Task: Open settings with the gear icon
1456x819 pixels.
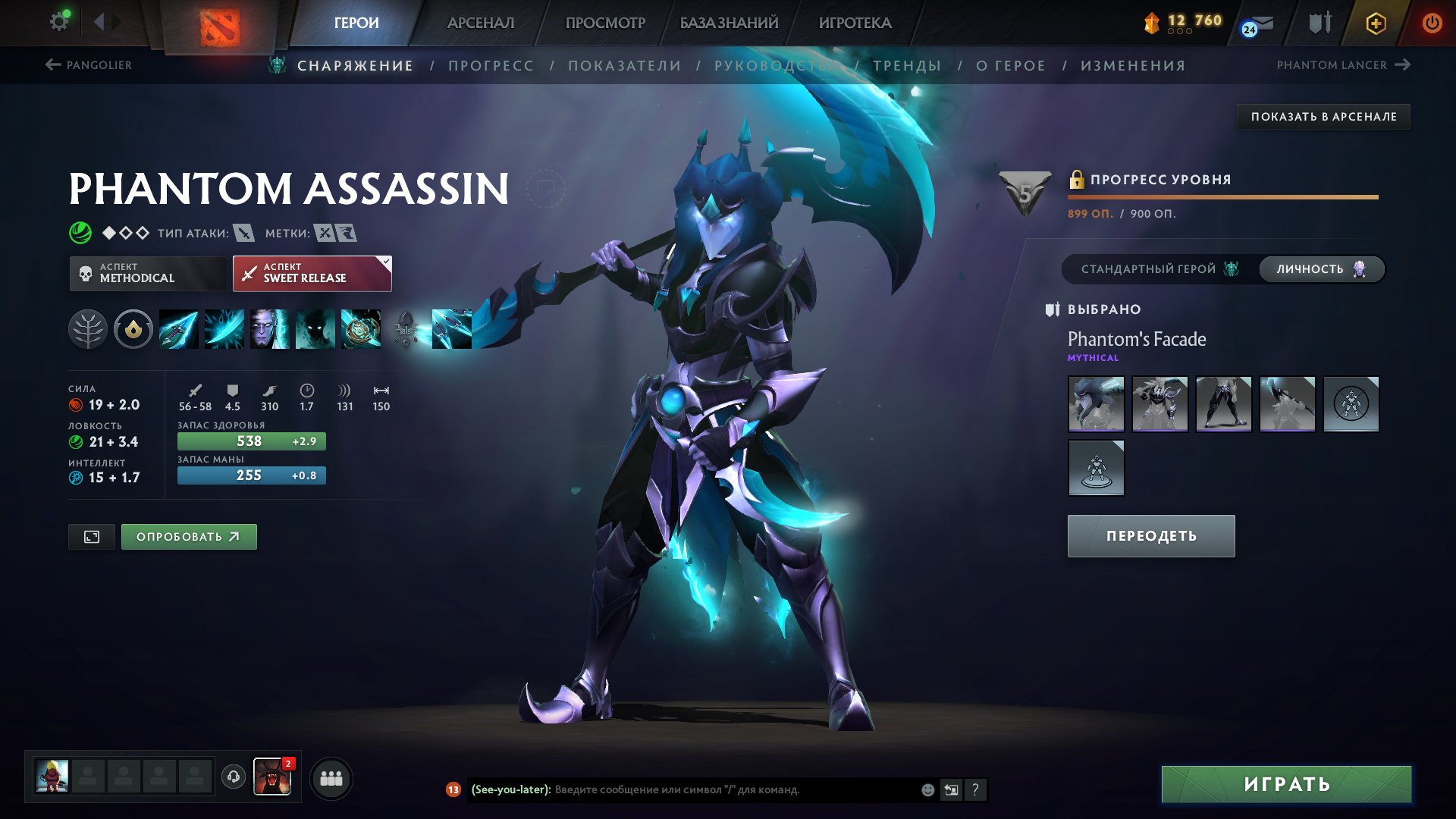Action: (59, 20)
